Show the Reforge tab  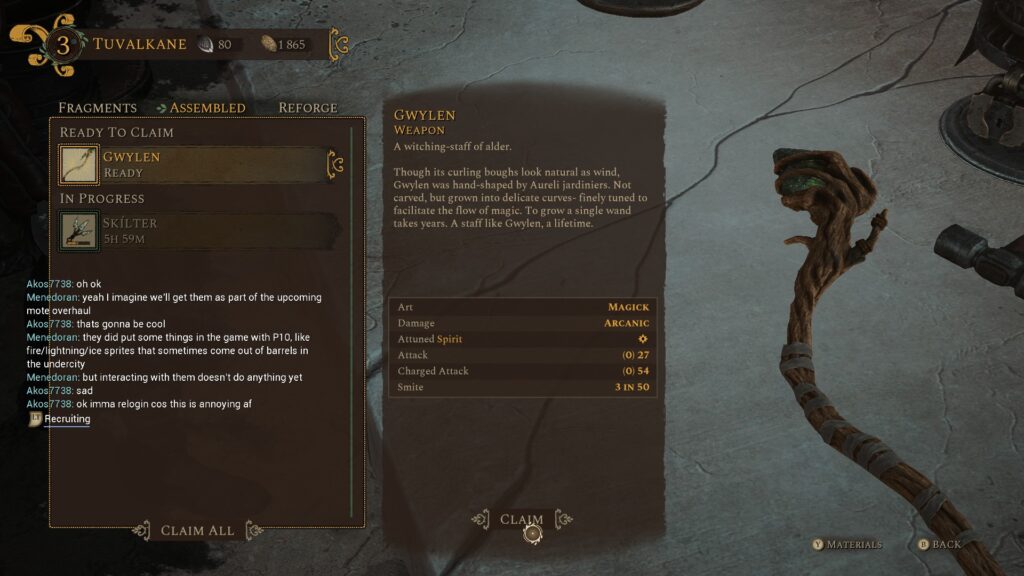click(308, 108)
